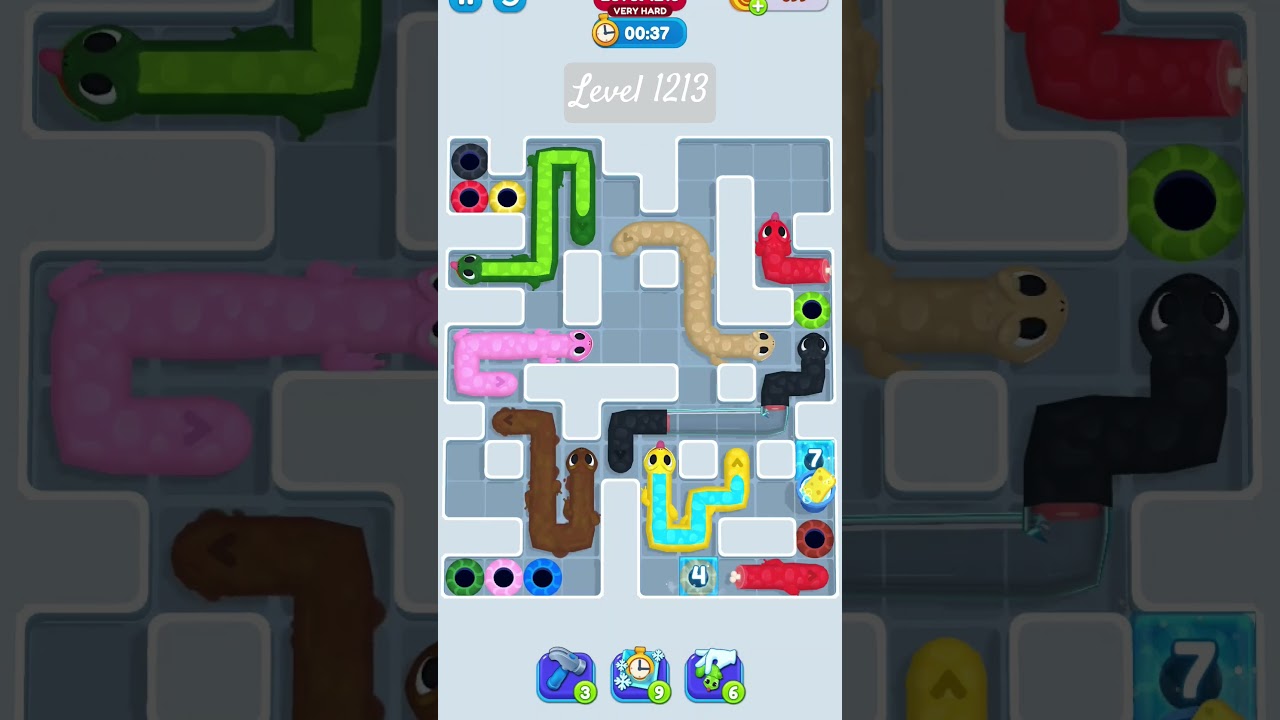The height and width of the screenshot is (720, 1280).
Task: Select the red snake near top right
Action: (x=774, y=232)
